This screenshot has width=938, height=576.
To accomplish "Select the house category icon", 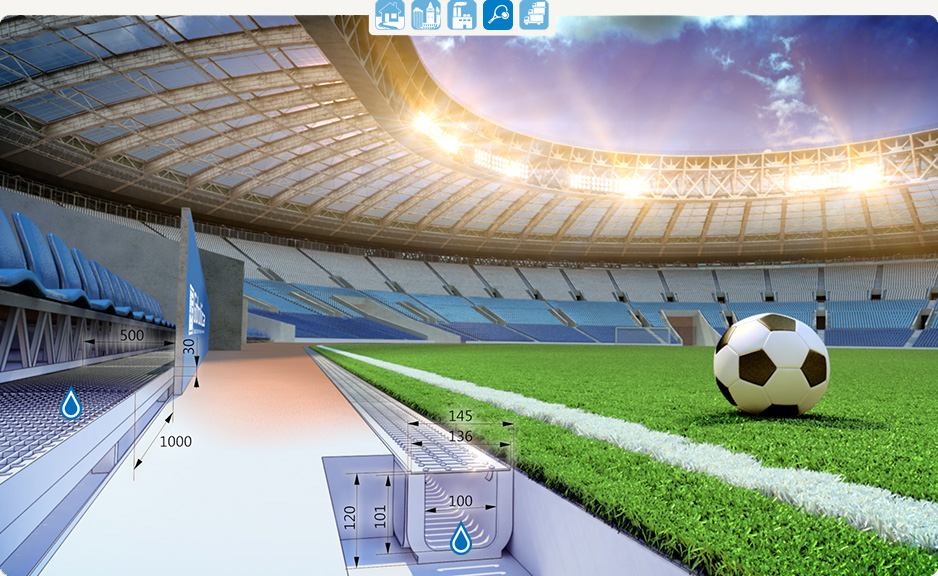I will pyautogui.click(x=390, y=15).
